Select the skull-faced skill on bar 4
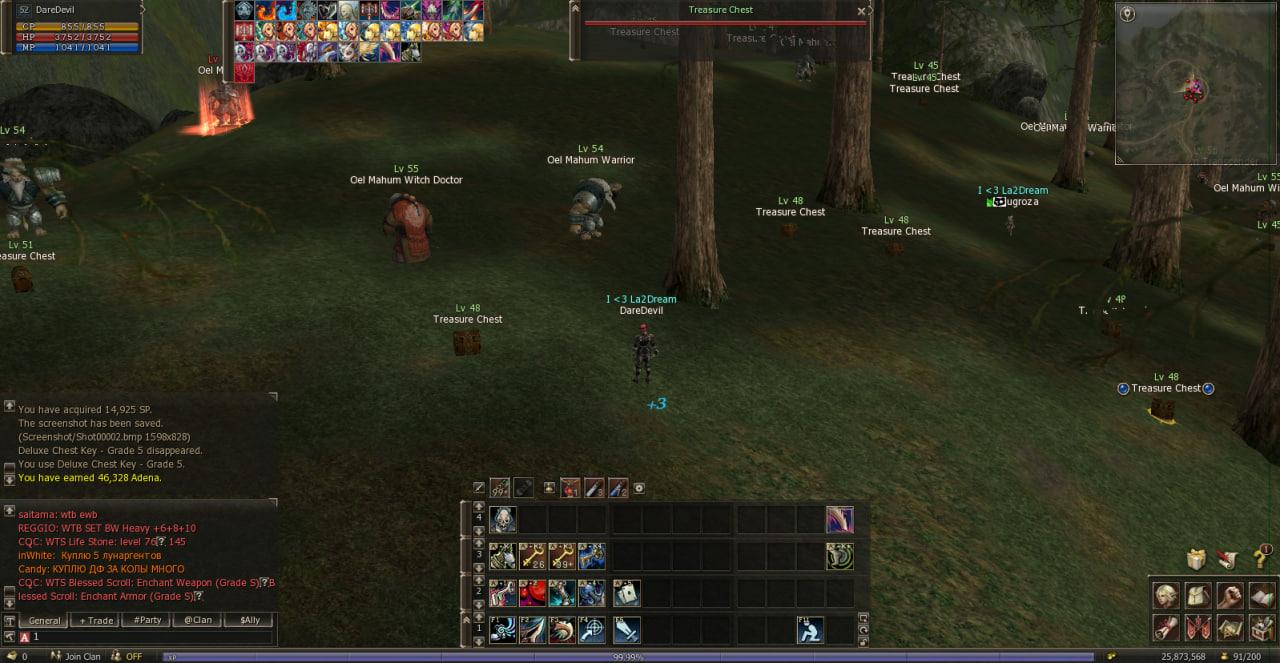Viewport: 1280px width, 663px height. (x=503, y=520)
